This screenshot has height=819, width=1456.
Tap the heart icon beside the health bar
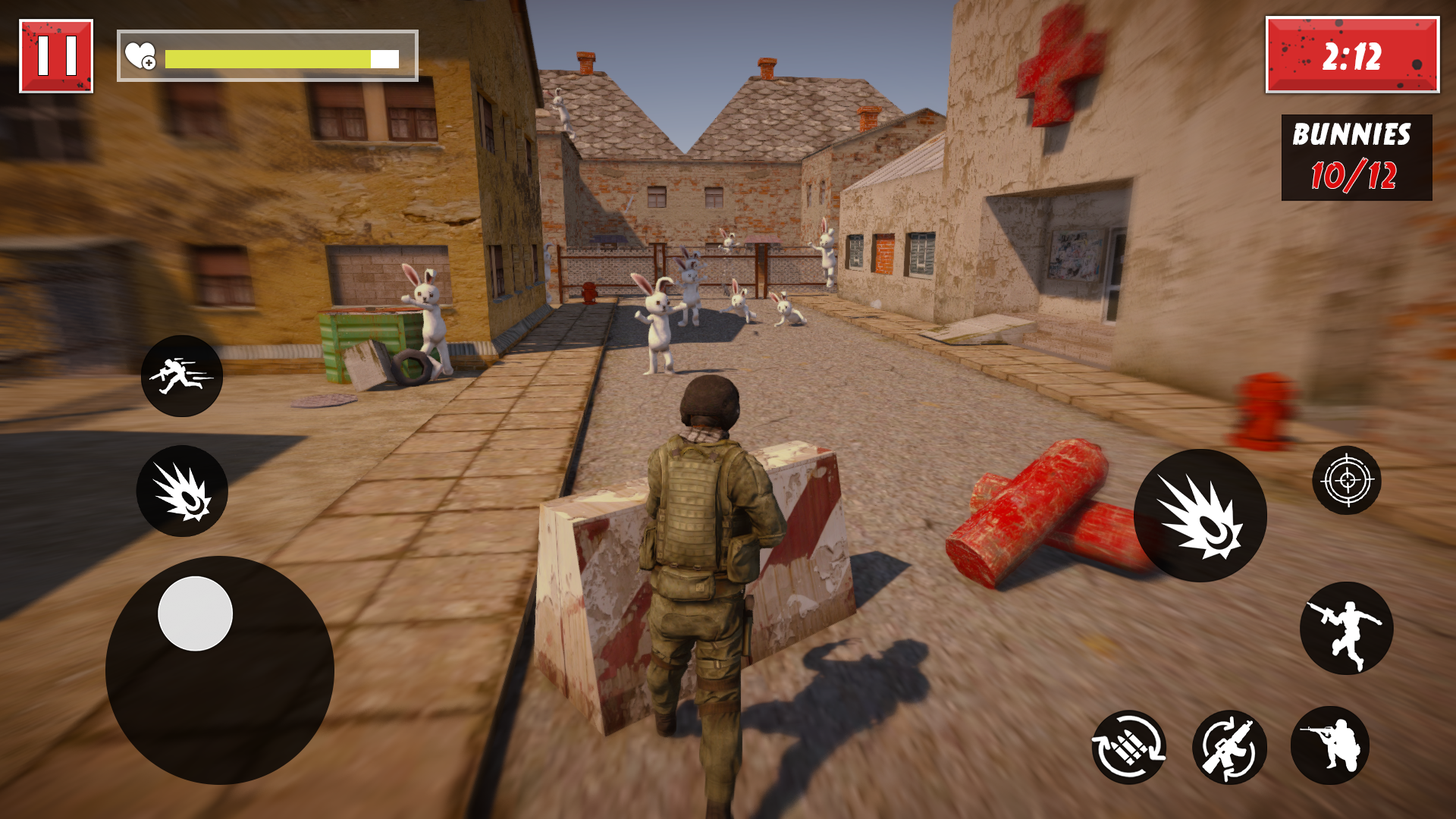coord(140,55)
